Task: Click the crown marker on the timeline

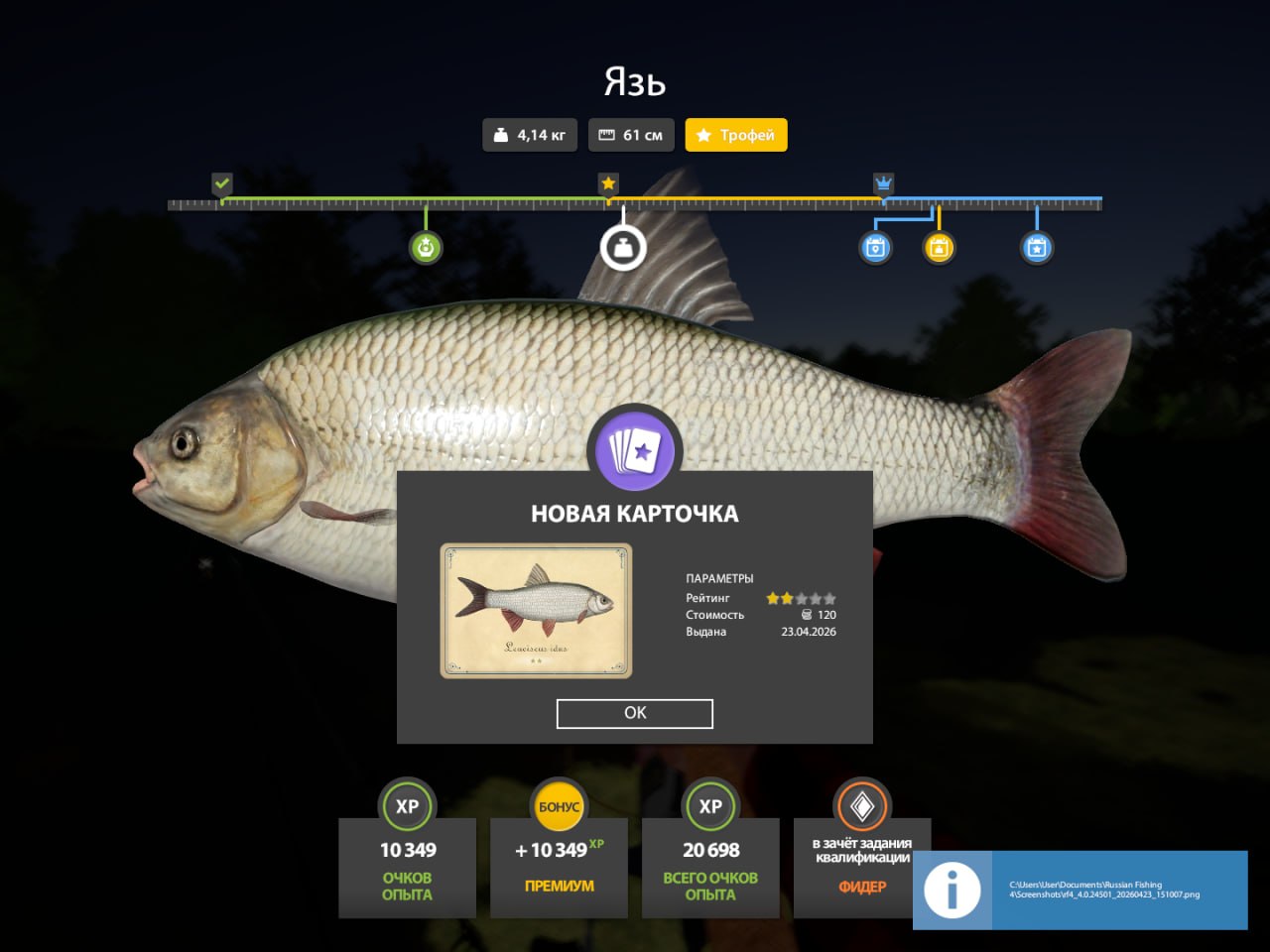Action: tap(883, 182)
